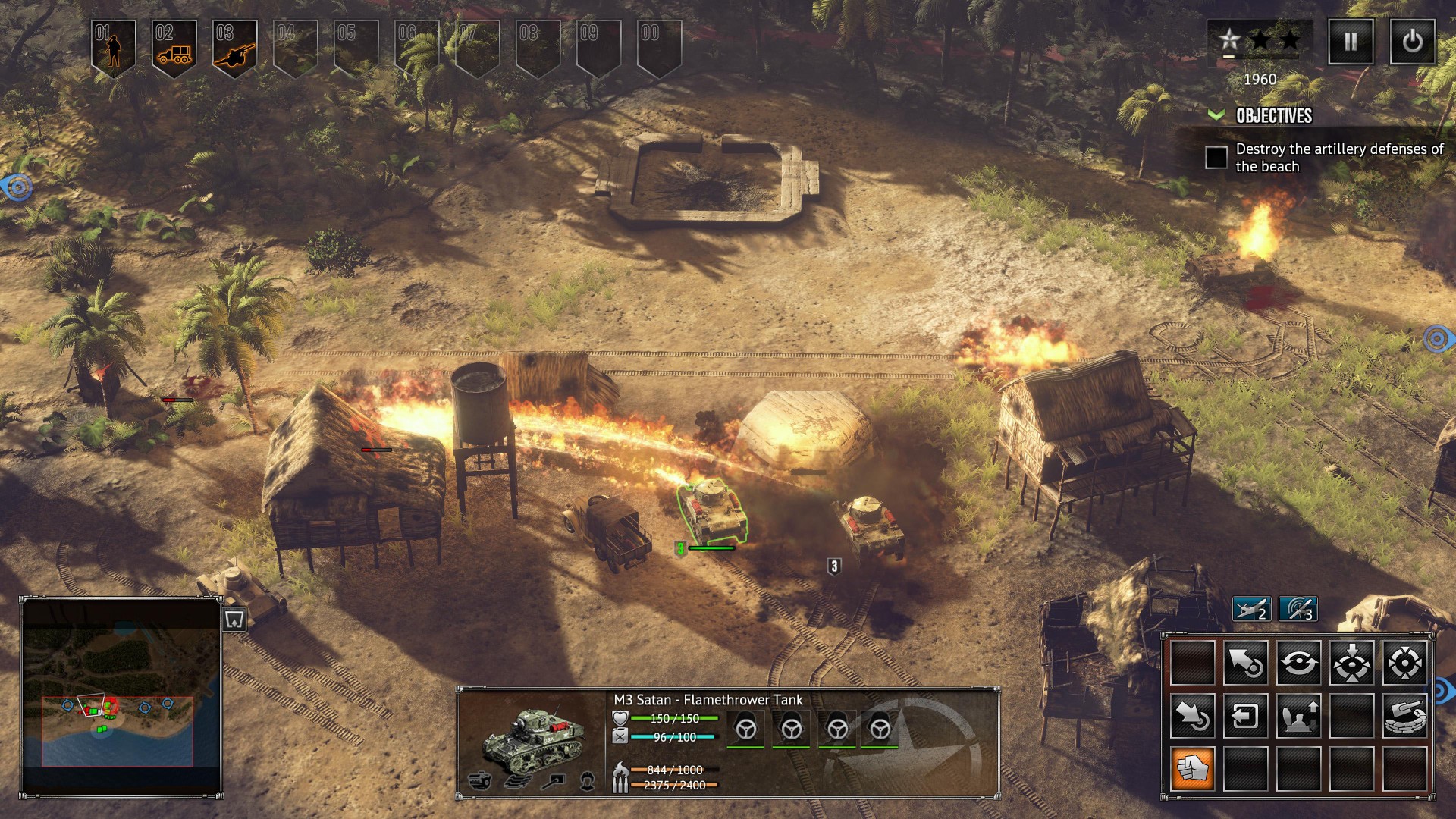
Task: Select the arrow-down-right move command
Action: tap(1192, 716)
